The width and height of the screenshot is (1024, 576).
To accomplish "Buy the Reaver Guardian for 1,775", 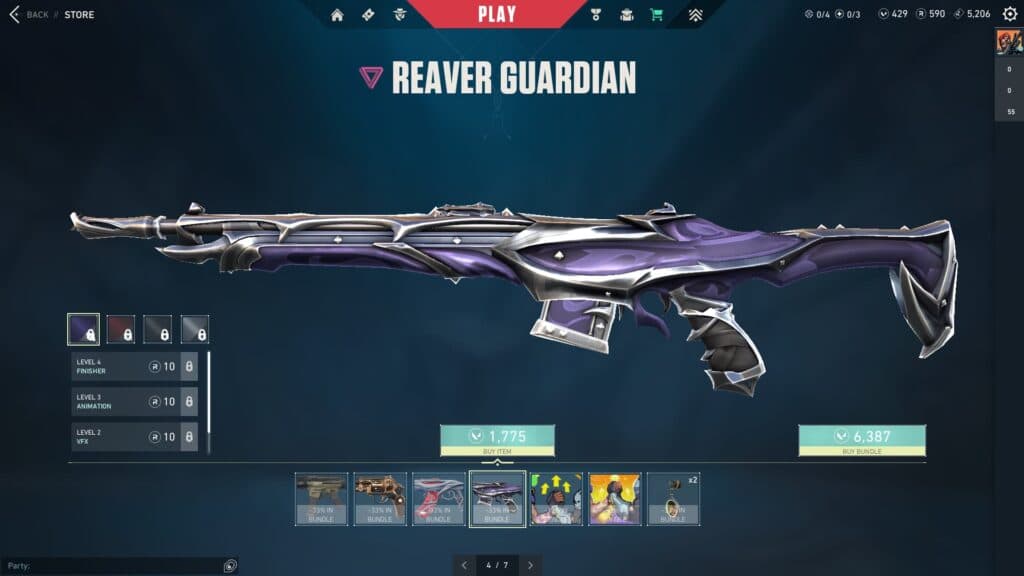I will click(x=497, y=440).
